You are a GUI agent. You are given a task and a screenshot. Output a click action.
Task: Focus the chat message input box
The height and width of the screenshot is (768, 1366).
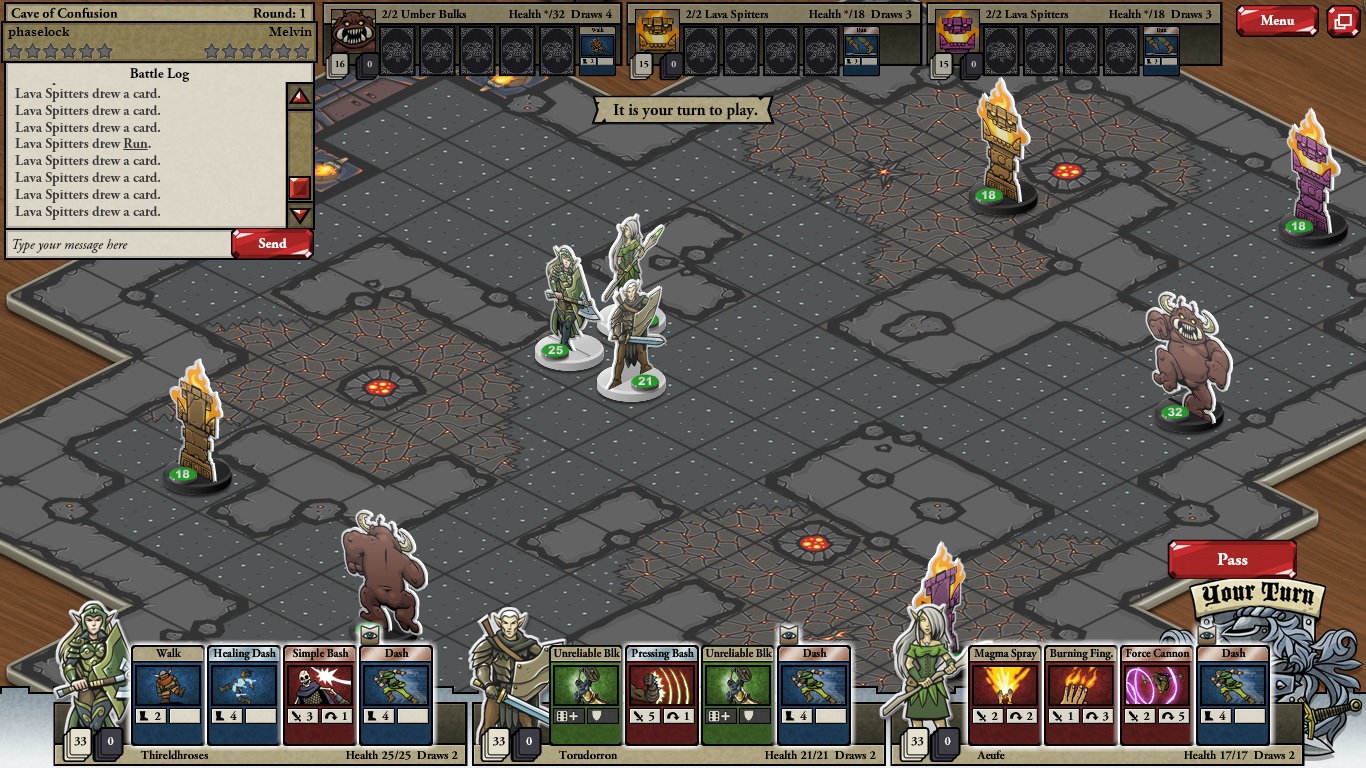(118, 245)
